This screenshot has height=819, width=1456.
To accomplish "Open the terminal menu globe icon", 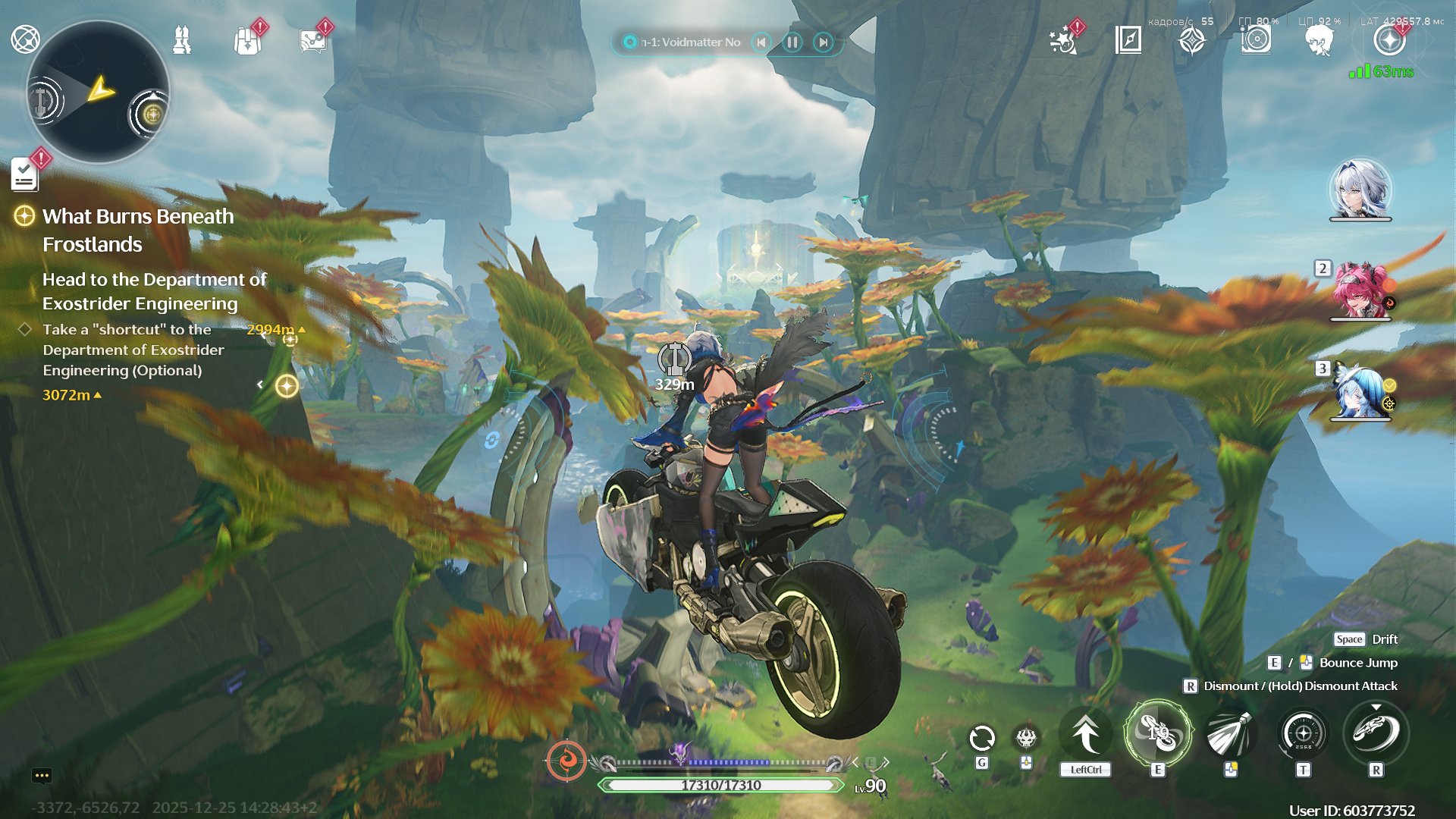I will tap(25, 39).
